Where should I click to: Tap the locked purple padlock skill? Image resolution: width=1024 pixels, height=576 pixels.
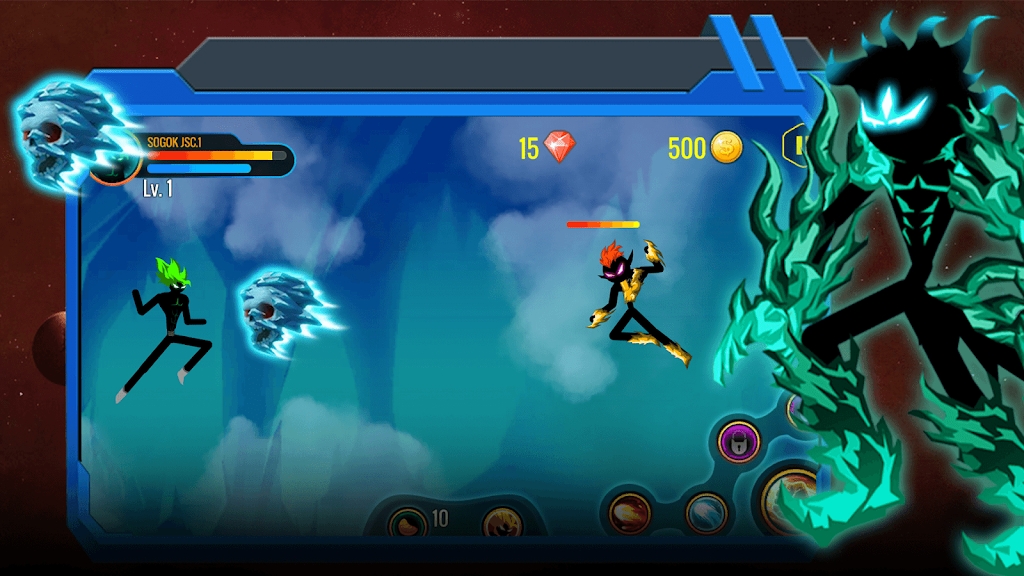tap(741, 439)
